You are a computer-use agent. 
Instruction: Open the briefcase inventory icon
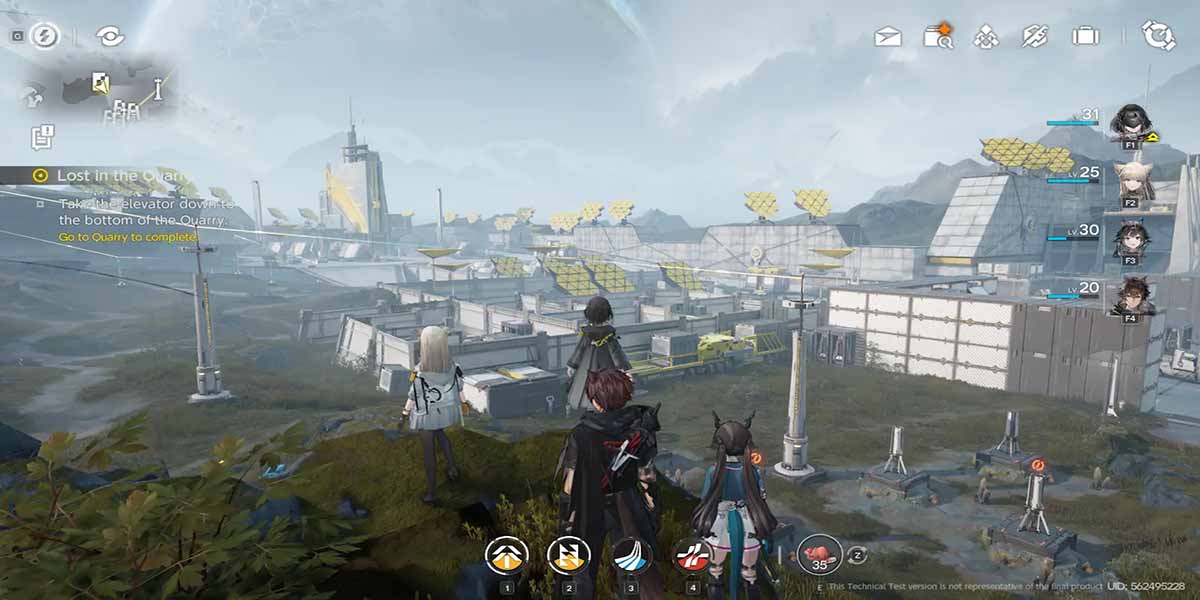click(x=1085, y=37)
